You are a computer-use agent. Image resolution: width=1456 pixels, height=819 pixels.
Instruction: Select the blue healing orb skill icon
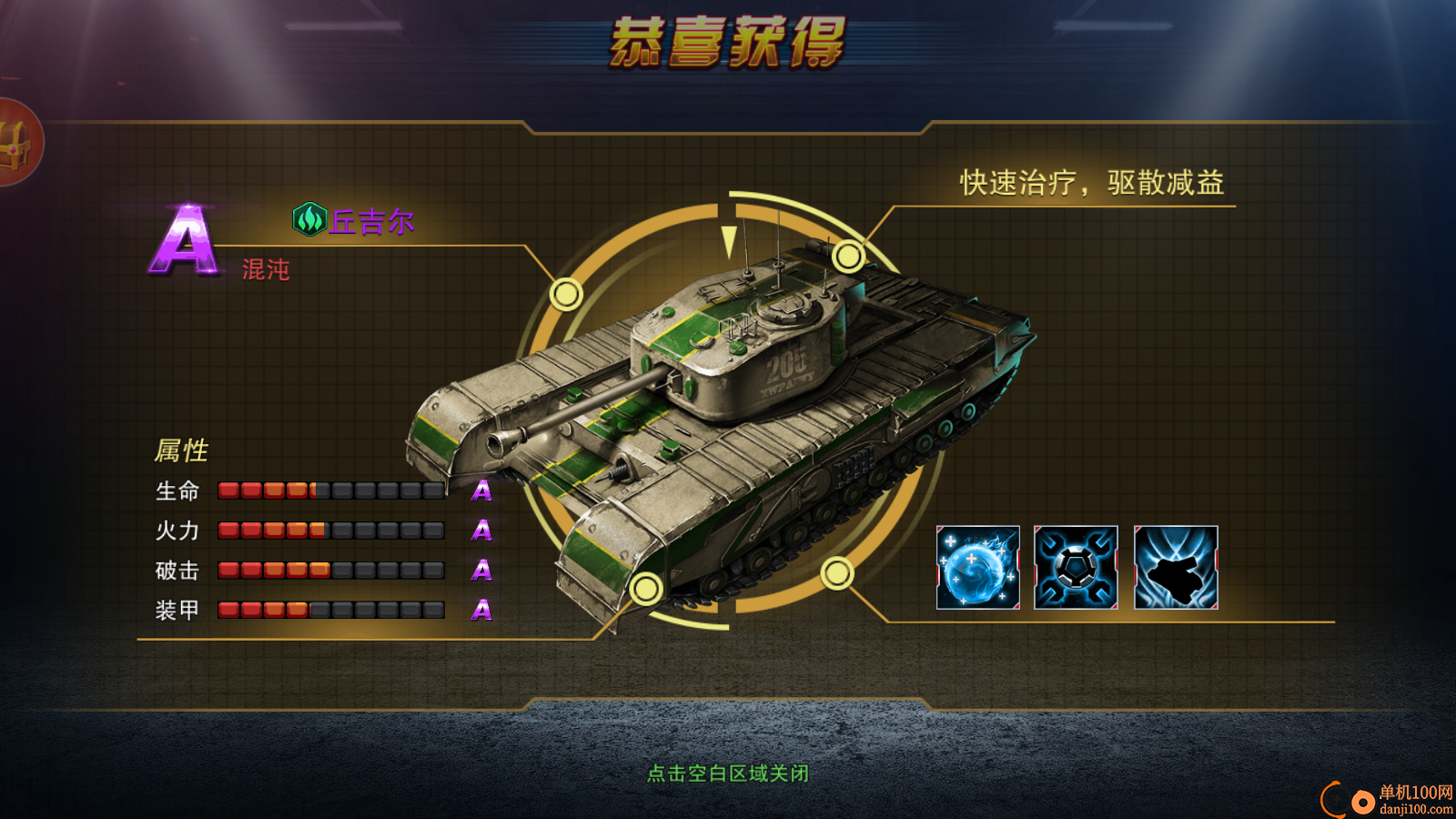[978, 569]
